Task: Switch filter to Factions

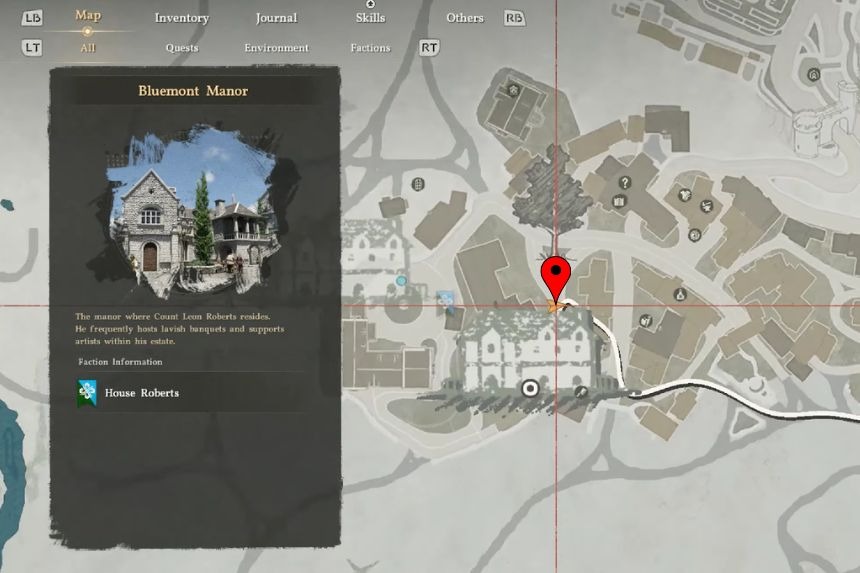Action: pos(370,47)
